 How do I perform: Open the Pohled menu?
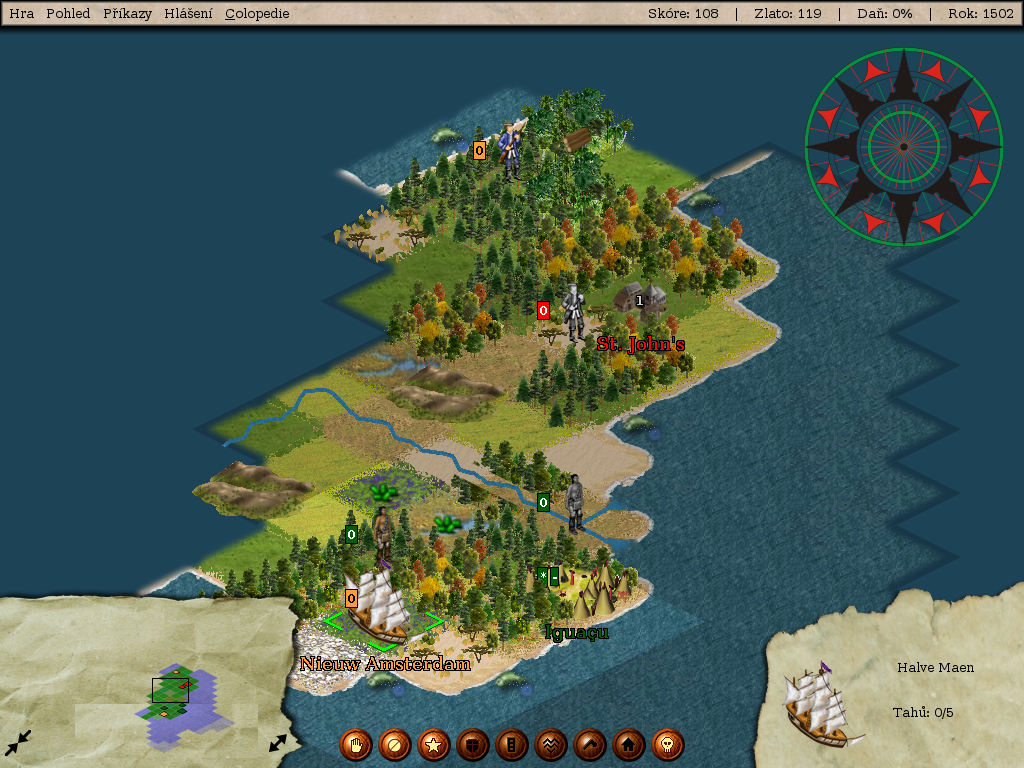tap(68, 14)
